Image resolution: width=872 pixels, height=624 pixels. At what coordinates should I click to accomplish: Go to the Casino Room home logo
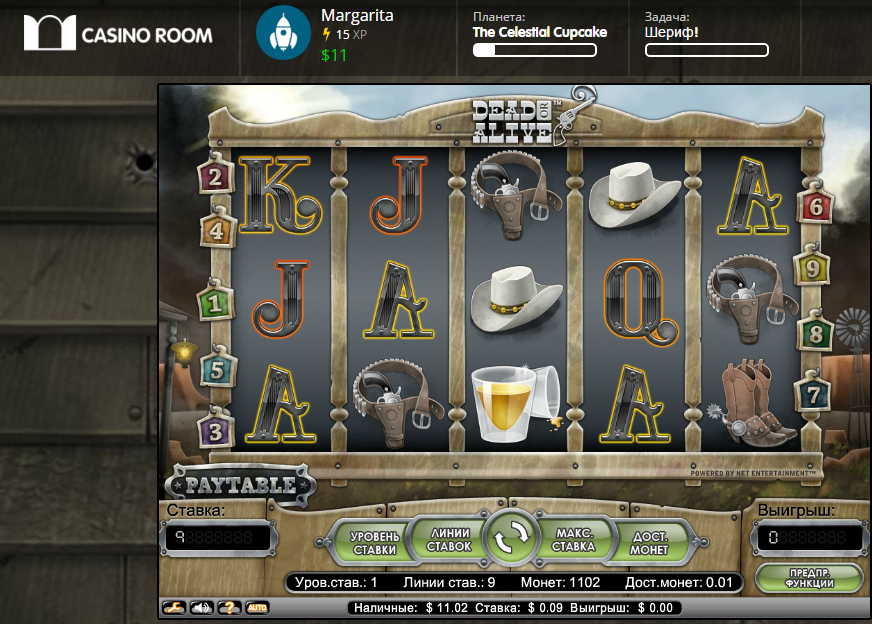coord(118,33)
